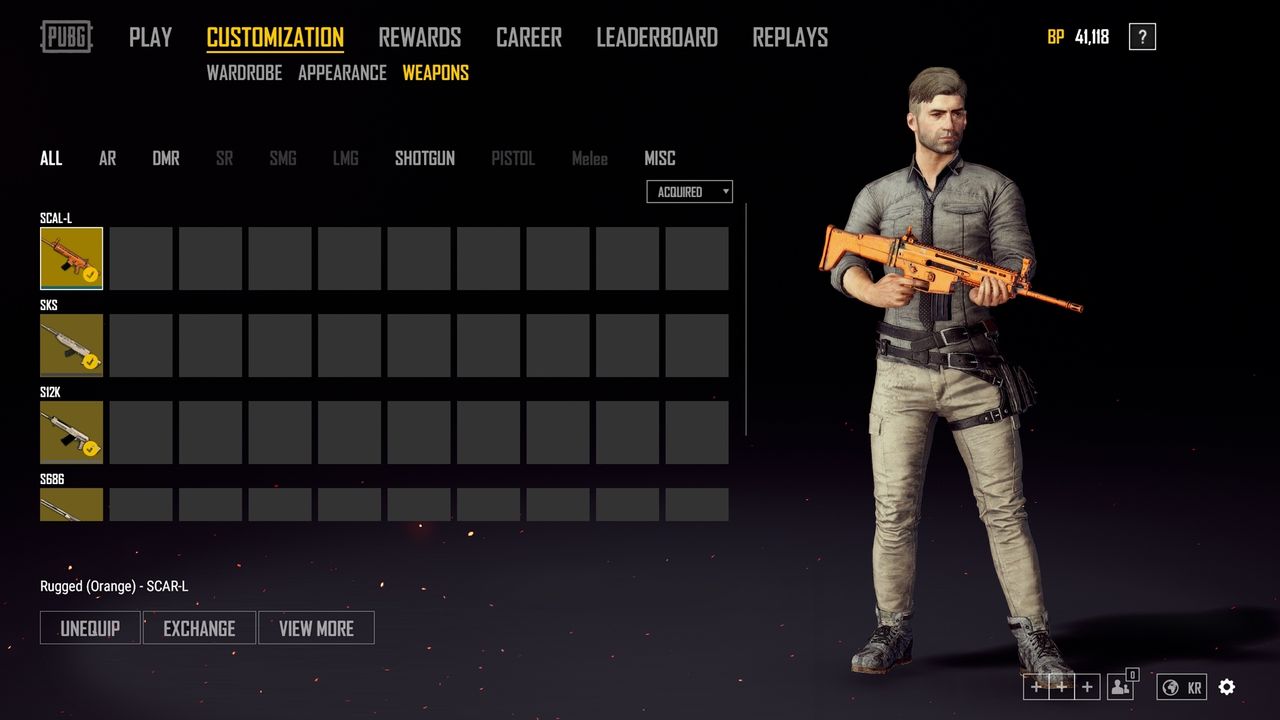Click the rightmost plus teammate slot icon
Image resolution: width=1280 pixels, height=720 pixels.
[1086, 687]
